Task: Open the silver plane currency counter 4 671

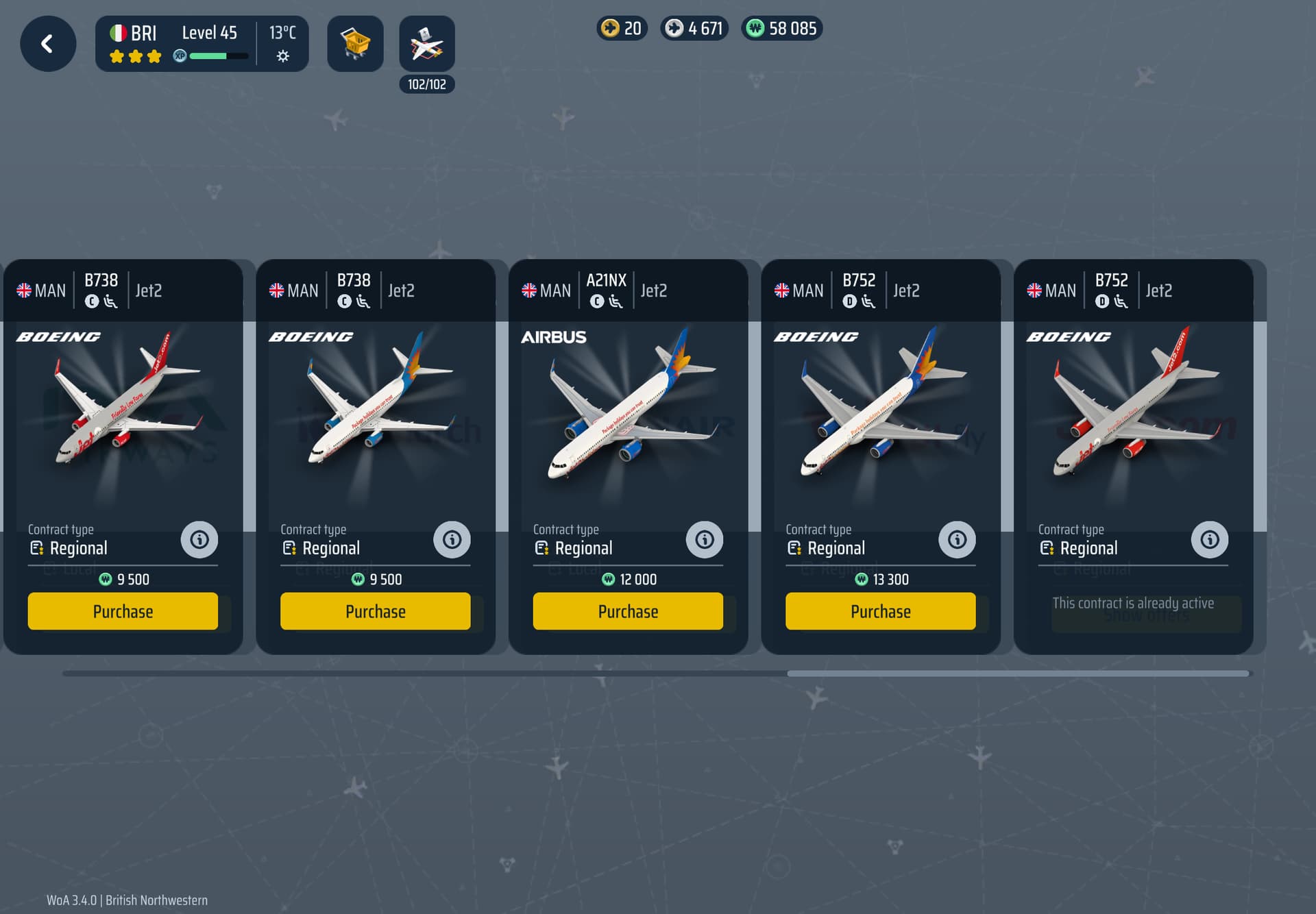Action: point(694,29)
